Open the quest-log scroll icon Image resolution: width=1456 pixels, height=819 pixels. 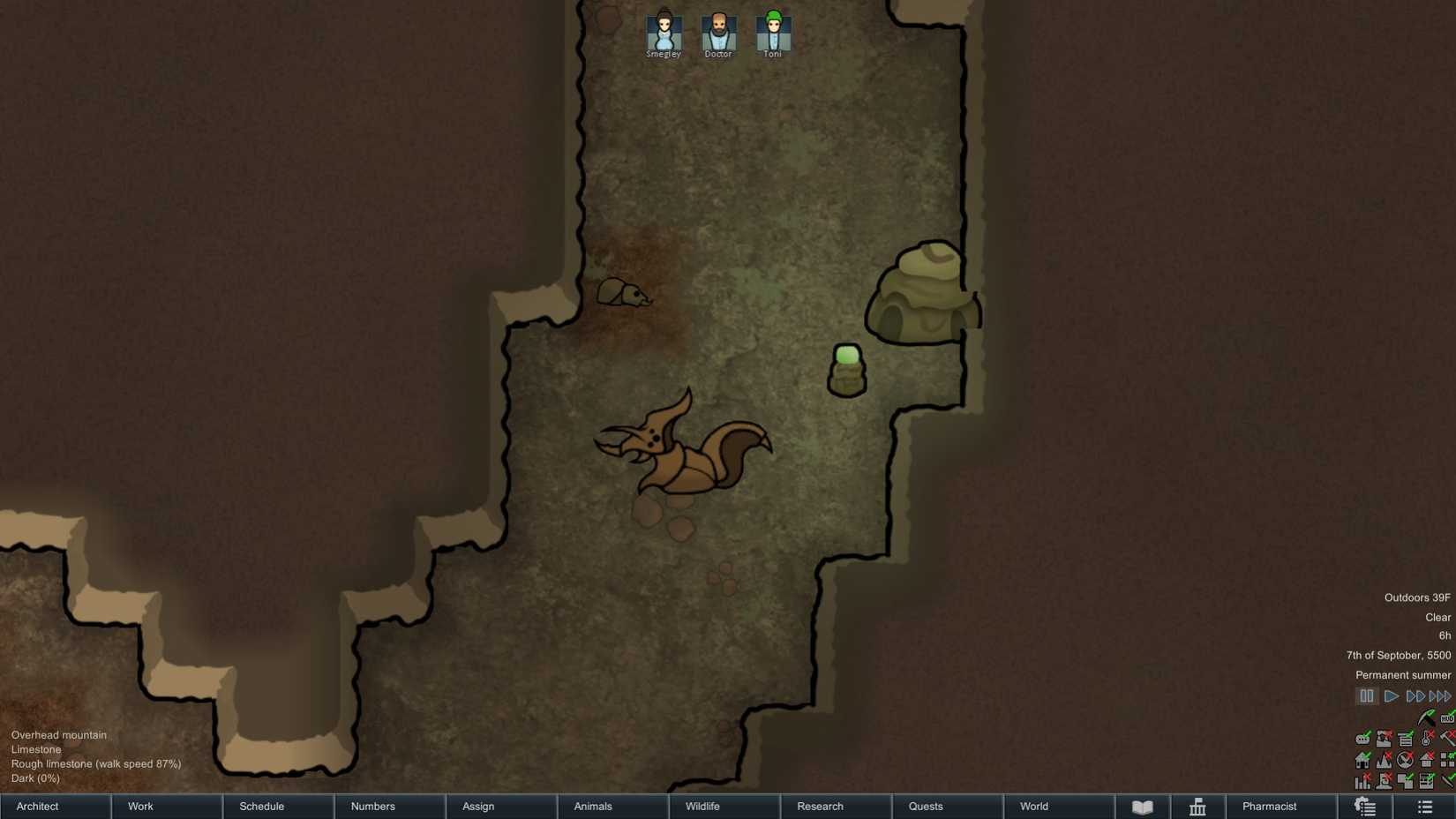click(x=1365, y=806)
